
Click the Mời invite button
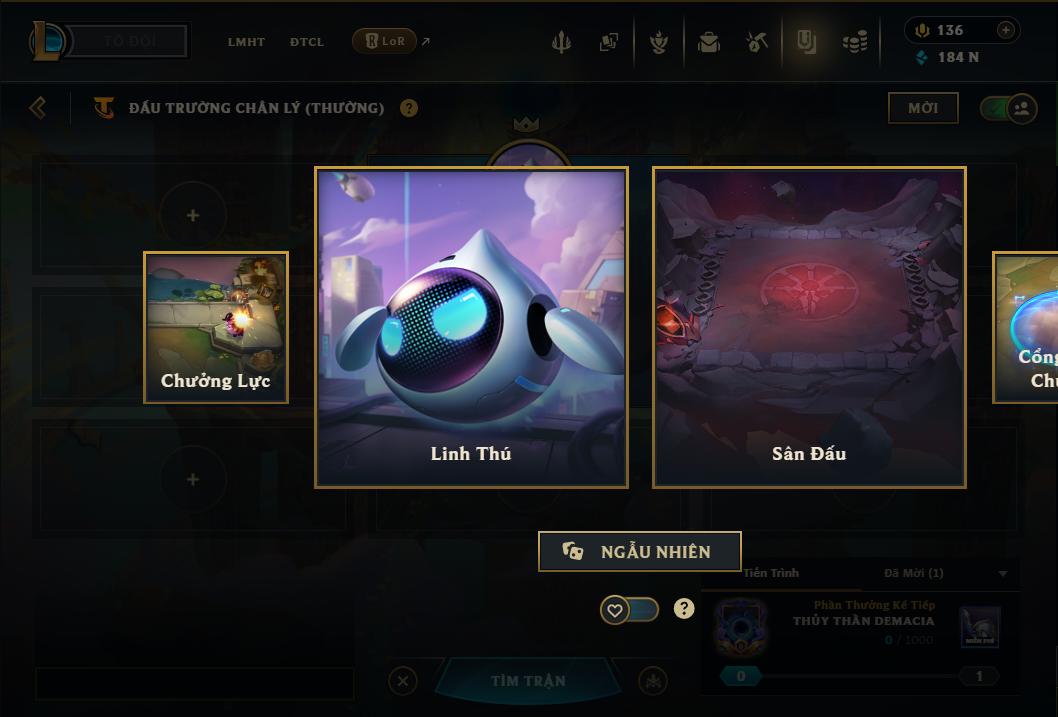click(923, 108)
